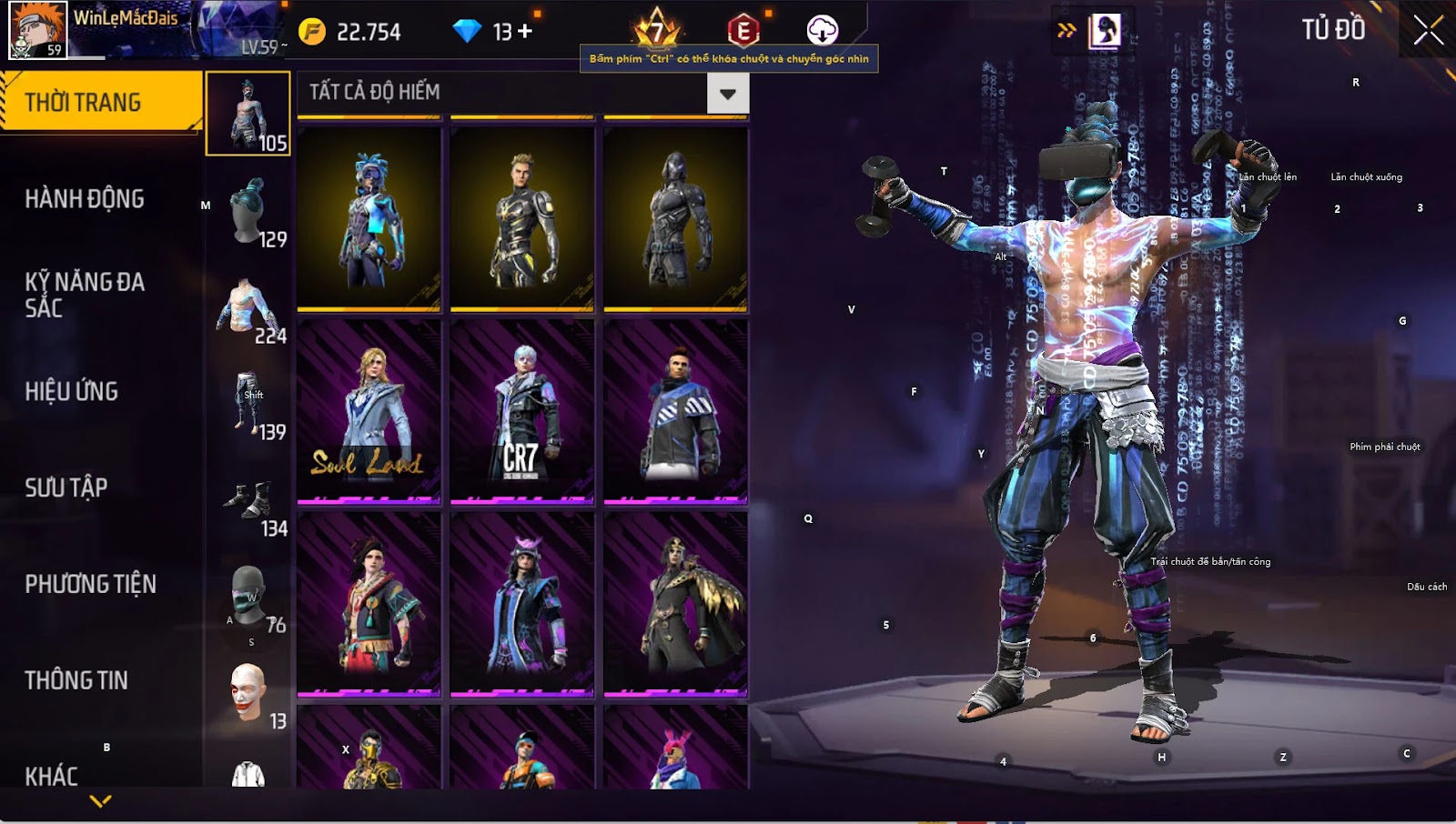Open the Tất Cả Độ Hiếm dropdown
Image resolution: width=1456 pixels, height=824 pixels.
tap(727, 94)
